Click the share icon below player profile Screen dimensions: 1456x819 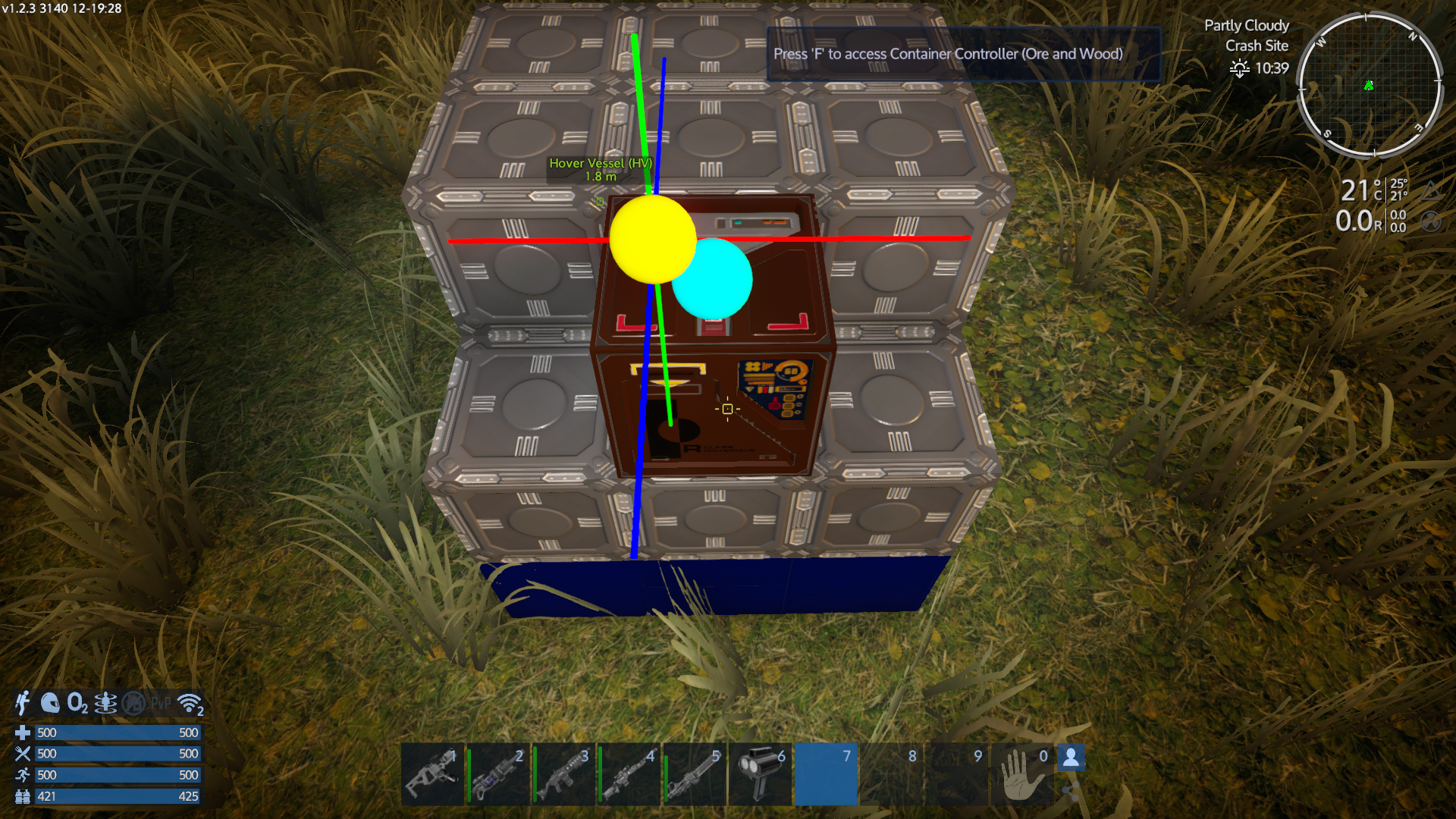point(1070,792)
